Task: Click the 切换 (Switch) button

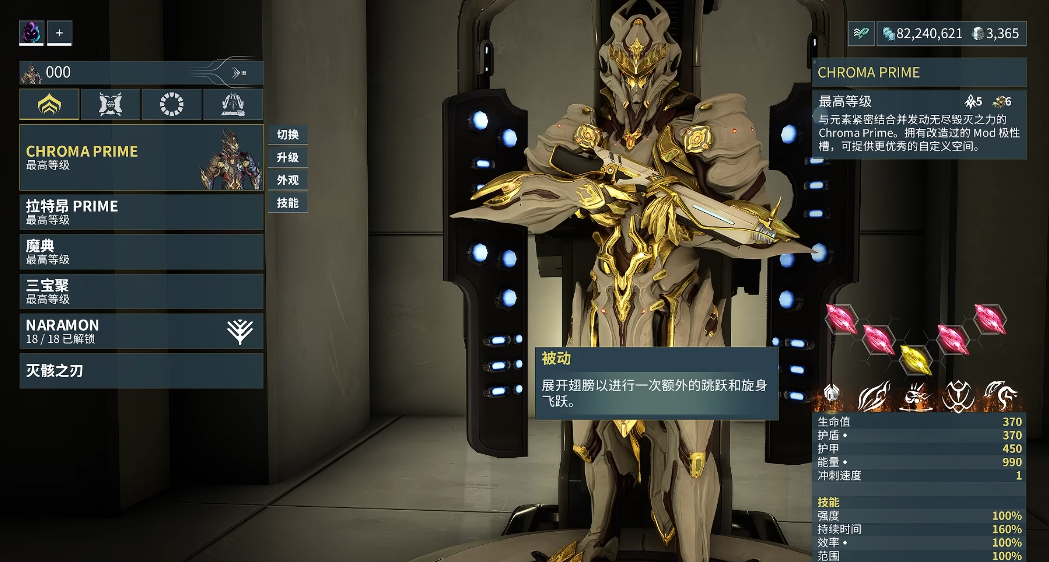Action: tap(288, 135)
